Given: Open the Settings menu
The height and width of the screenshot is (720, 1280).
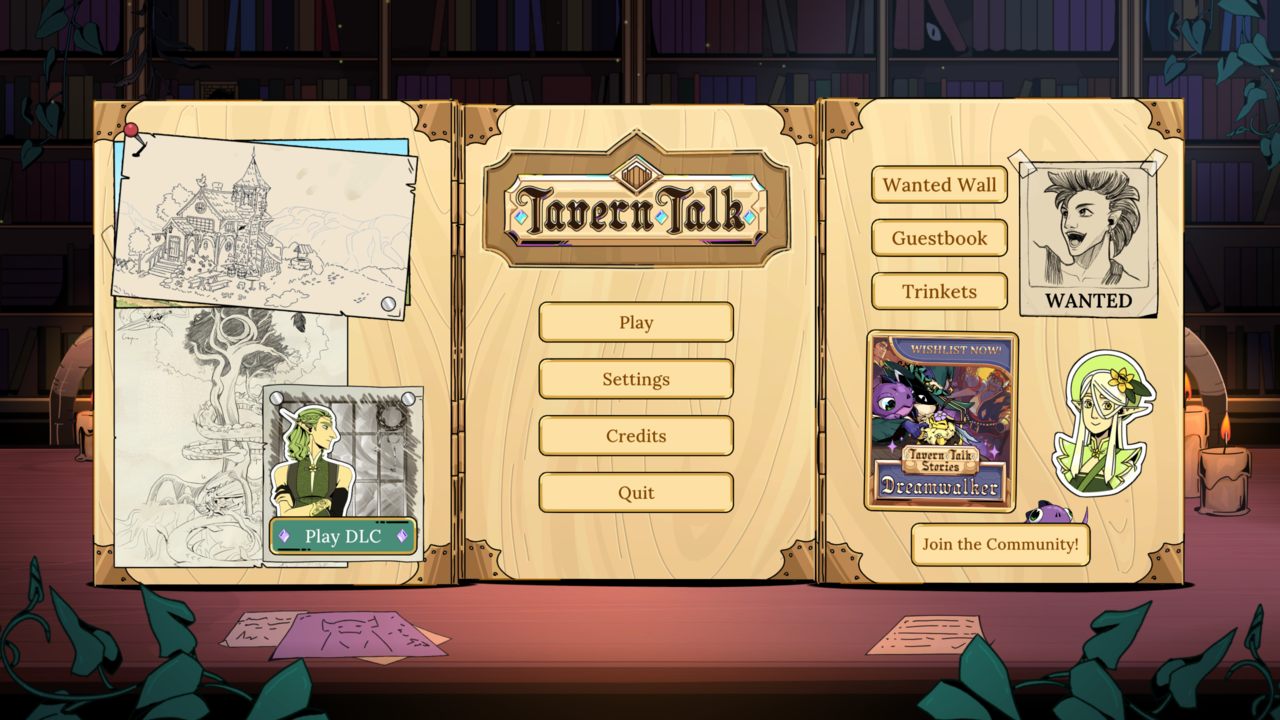Looking at the screenshot, I should (x=636, y=379).
